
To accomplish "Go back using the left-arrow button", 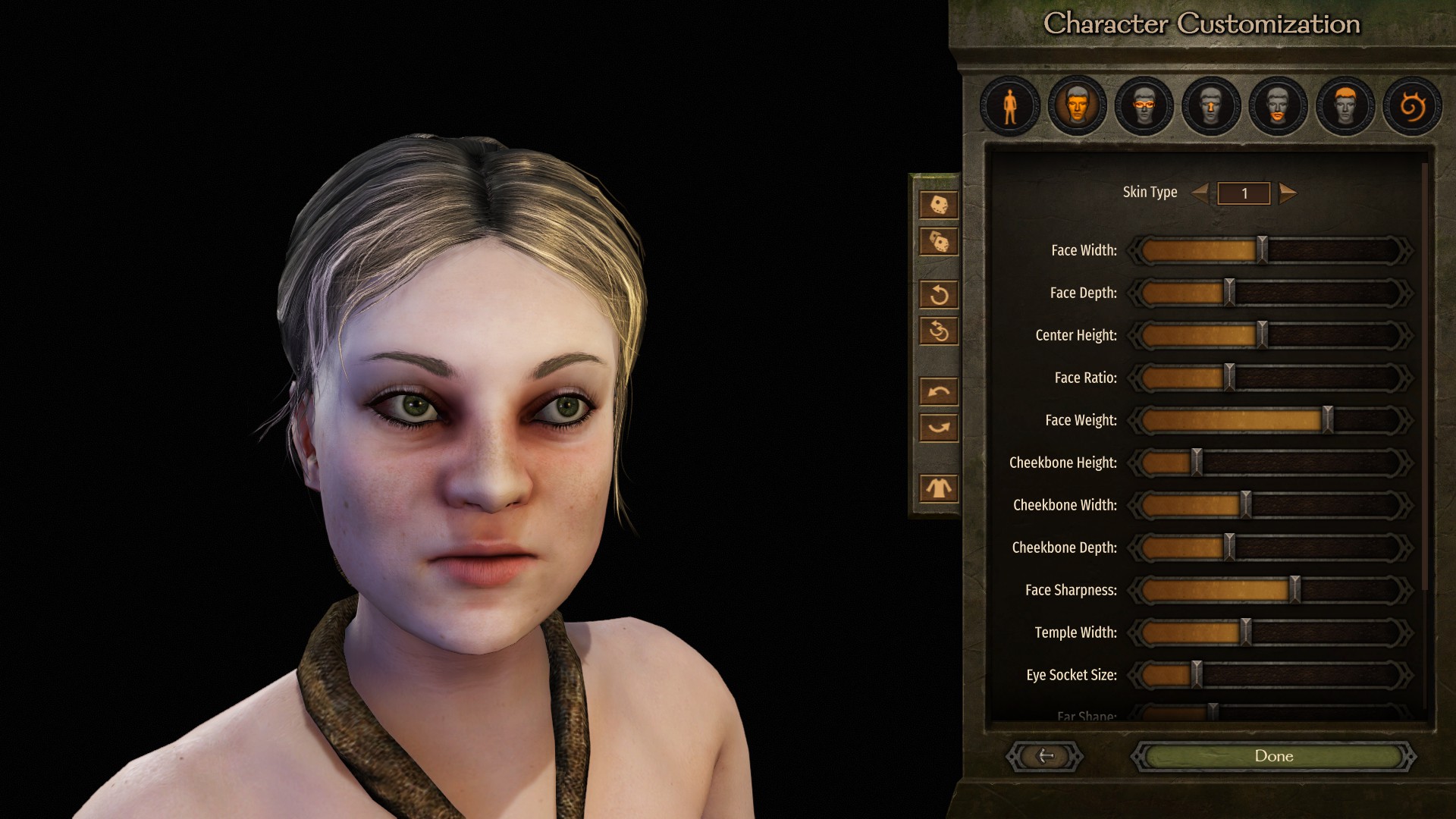I will pyautogui.click(x=1045, y=756).
